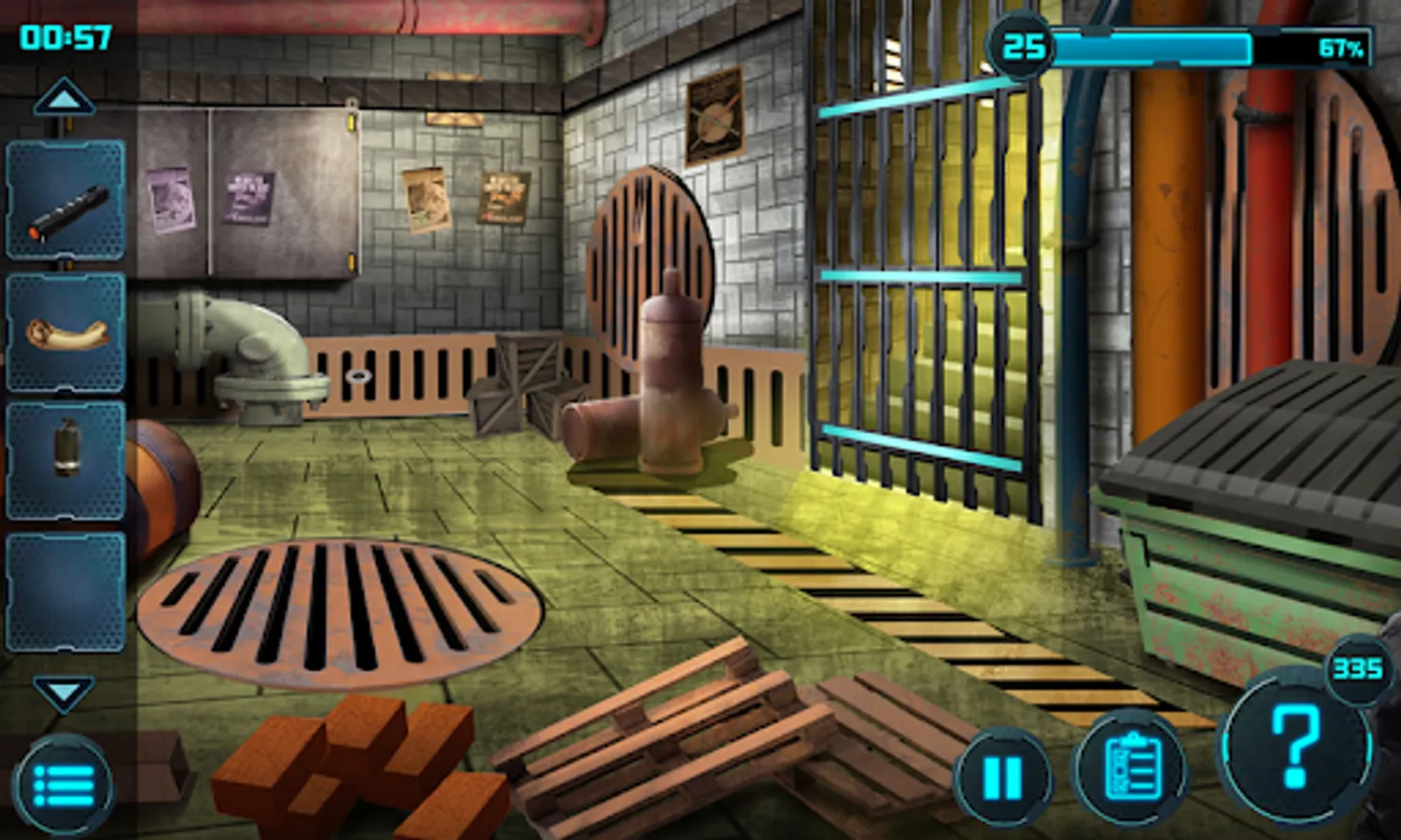Select the rolled scroll inventory slot
Viewport: 1401px width, 840px height.
pos(66,332)
